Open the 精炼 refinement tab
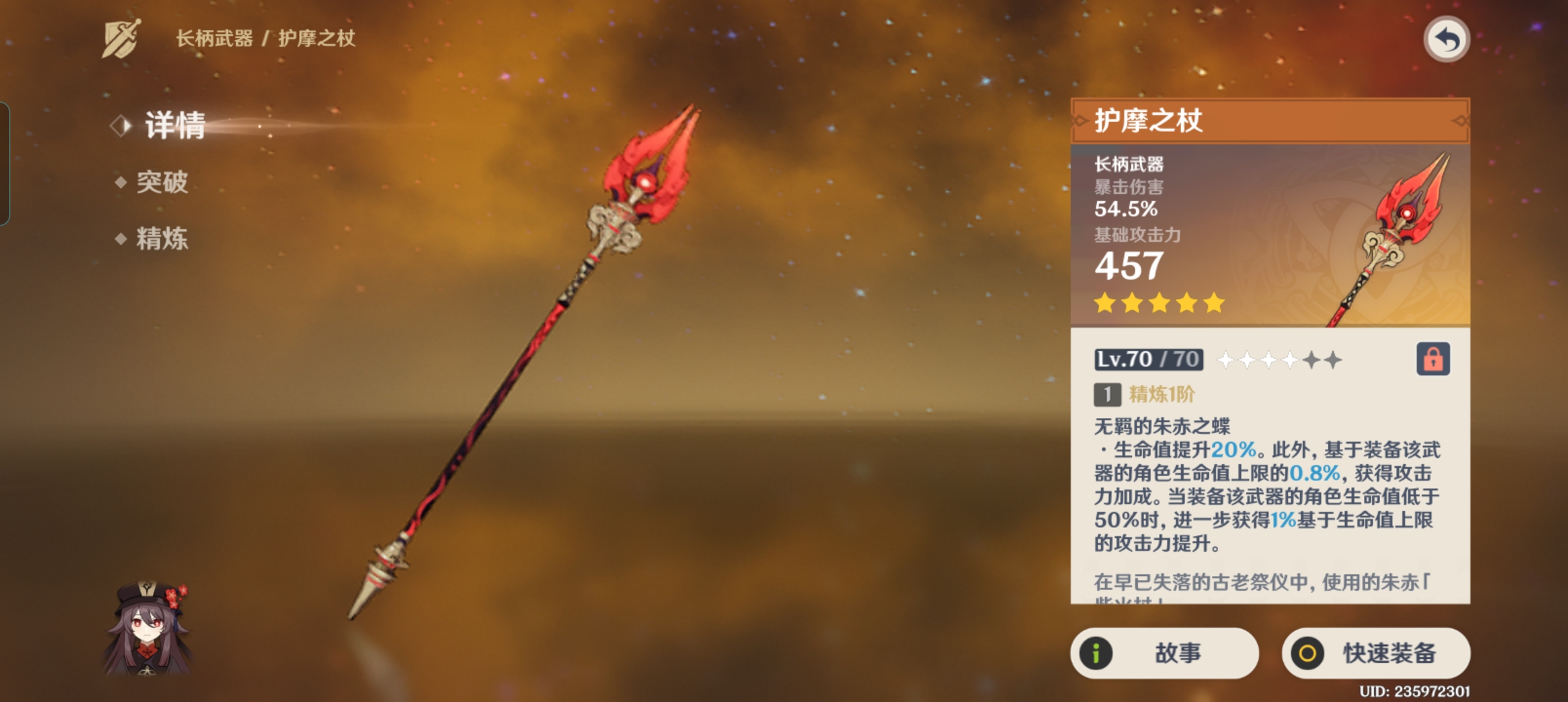 click(161, 239)
